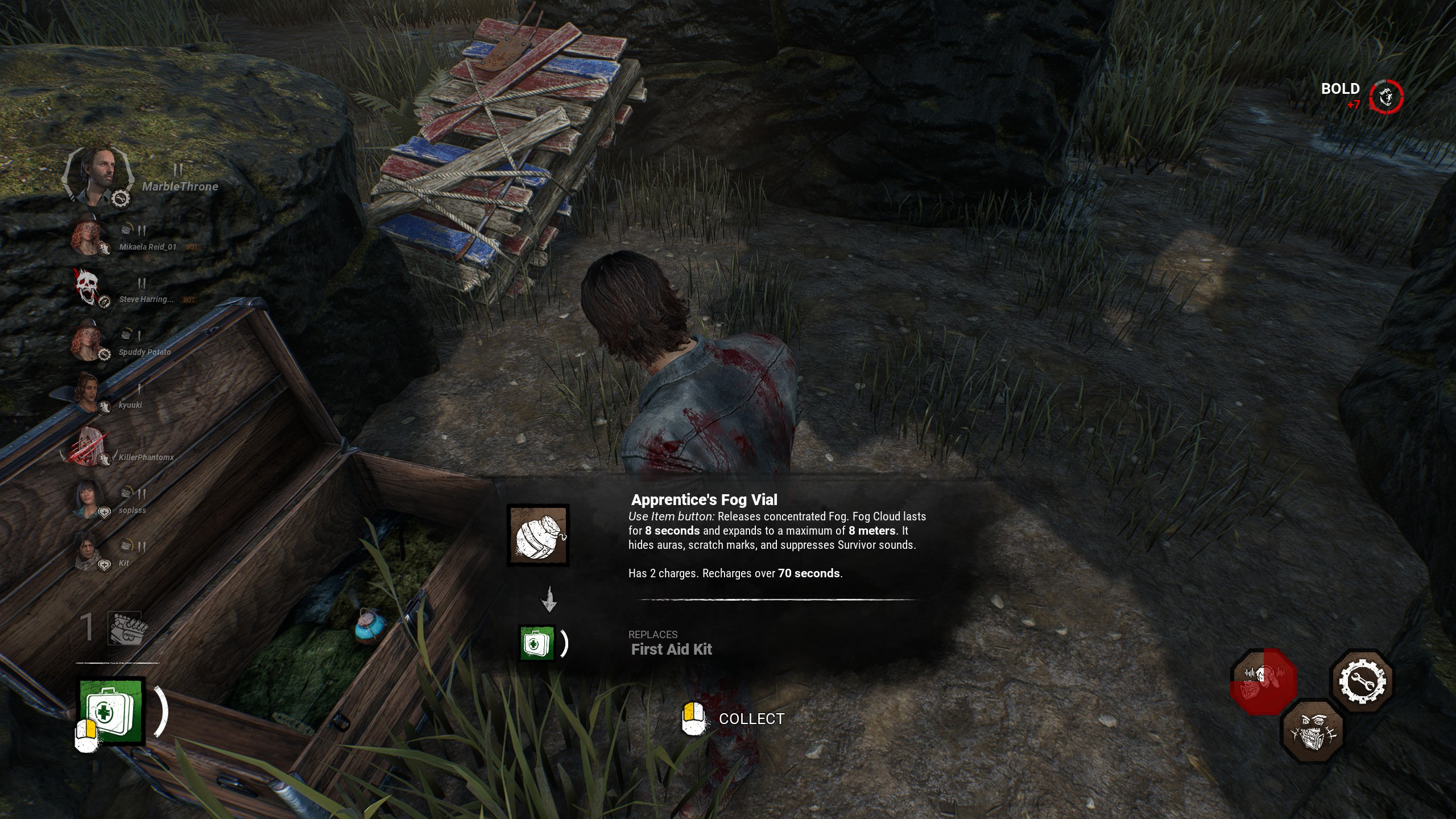Click the small First Aid Kit beside Replaces
The height and width of the screenshot is (819, 1456).
[x=537, y=643]
